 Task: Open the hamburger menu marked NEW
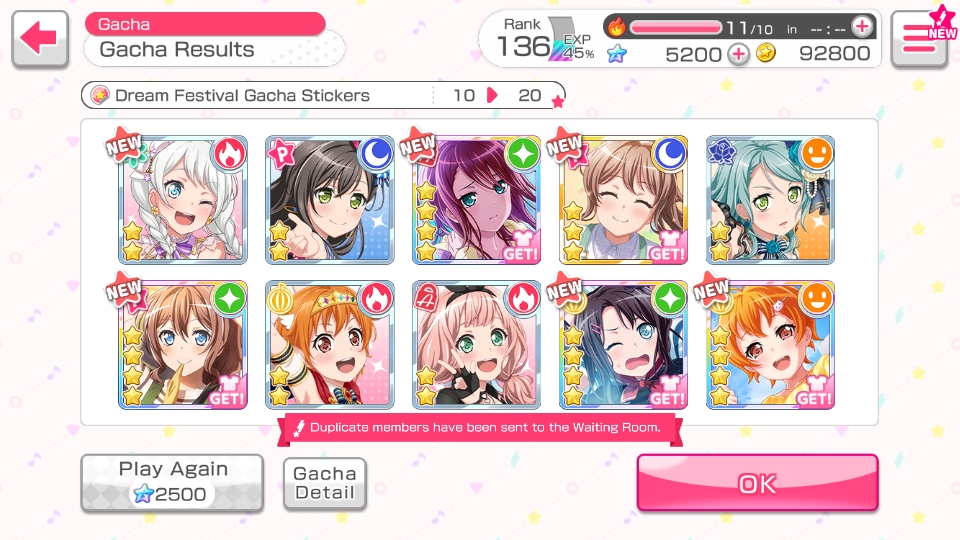[x=918, y=39]
